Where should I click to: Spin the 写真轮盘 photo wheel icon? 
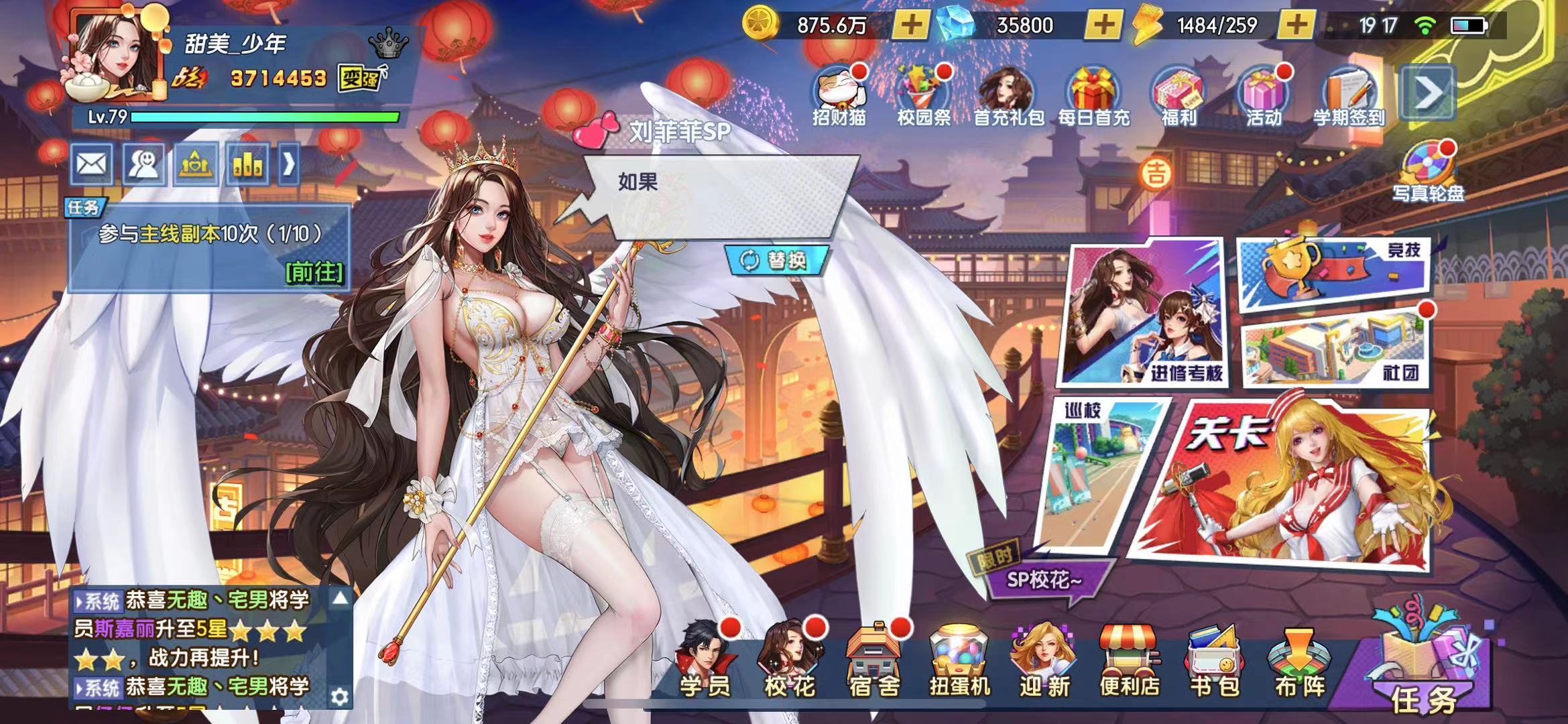click(x=1428, y=171)
